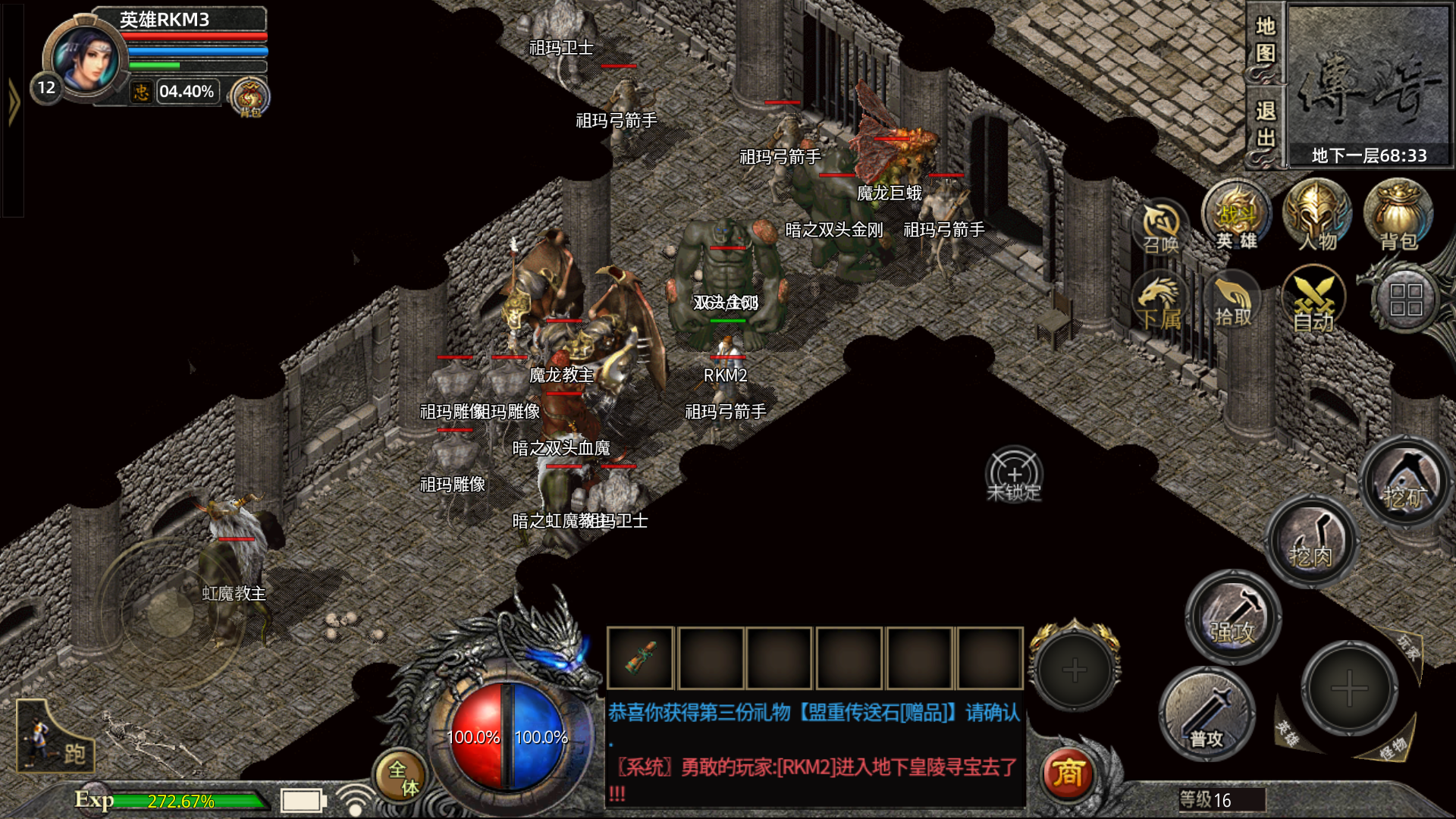This screenshot has width=1456, height=819.
Task: Open the four-square grid menu
Action: (1405, 300)
